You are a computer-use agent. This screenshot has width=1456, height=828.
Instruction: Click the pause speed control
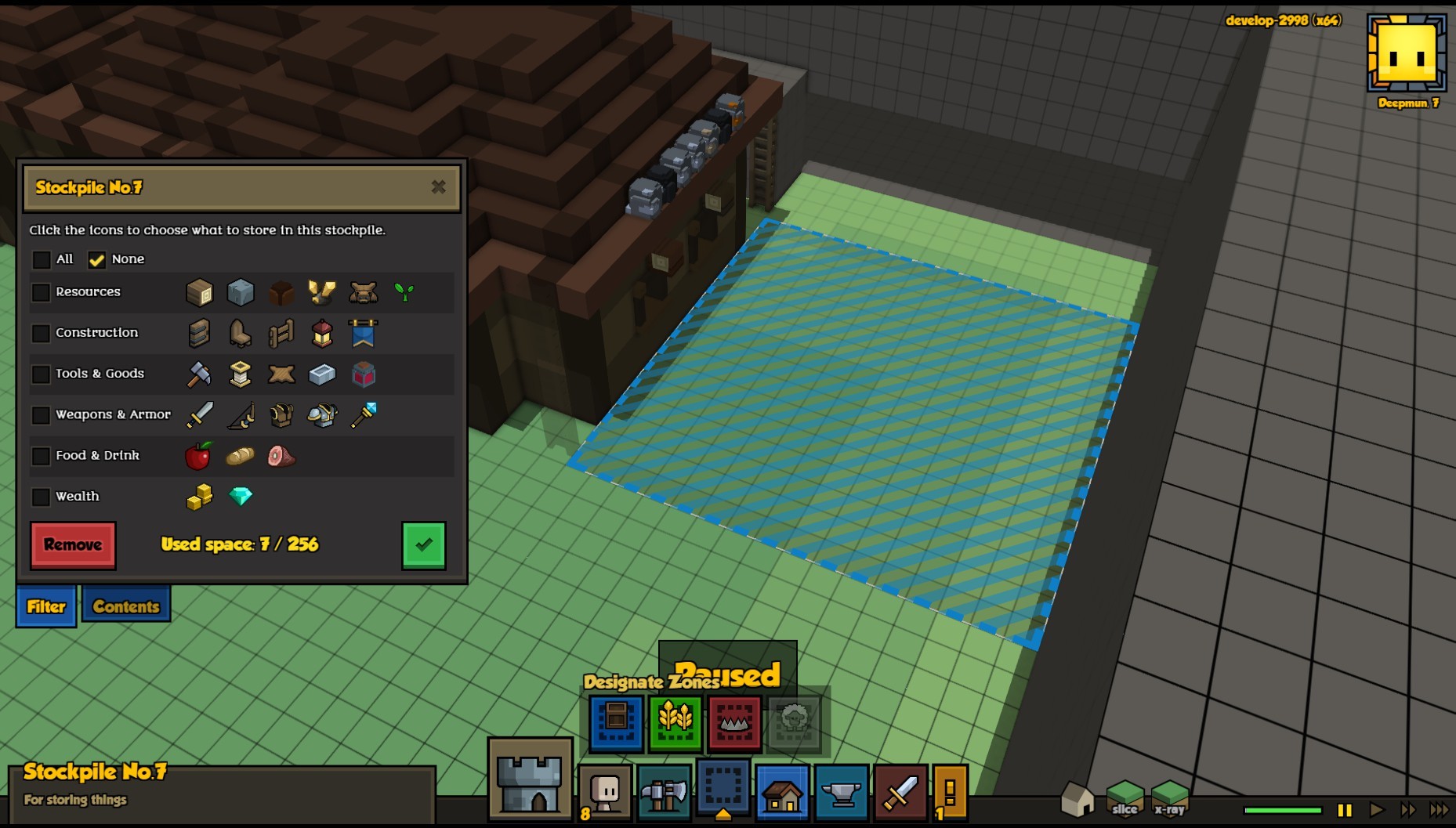click(1345, 810)
